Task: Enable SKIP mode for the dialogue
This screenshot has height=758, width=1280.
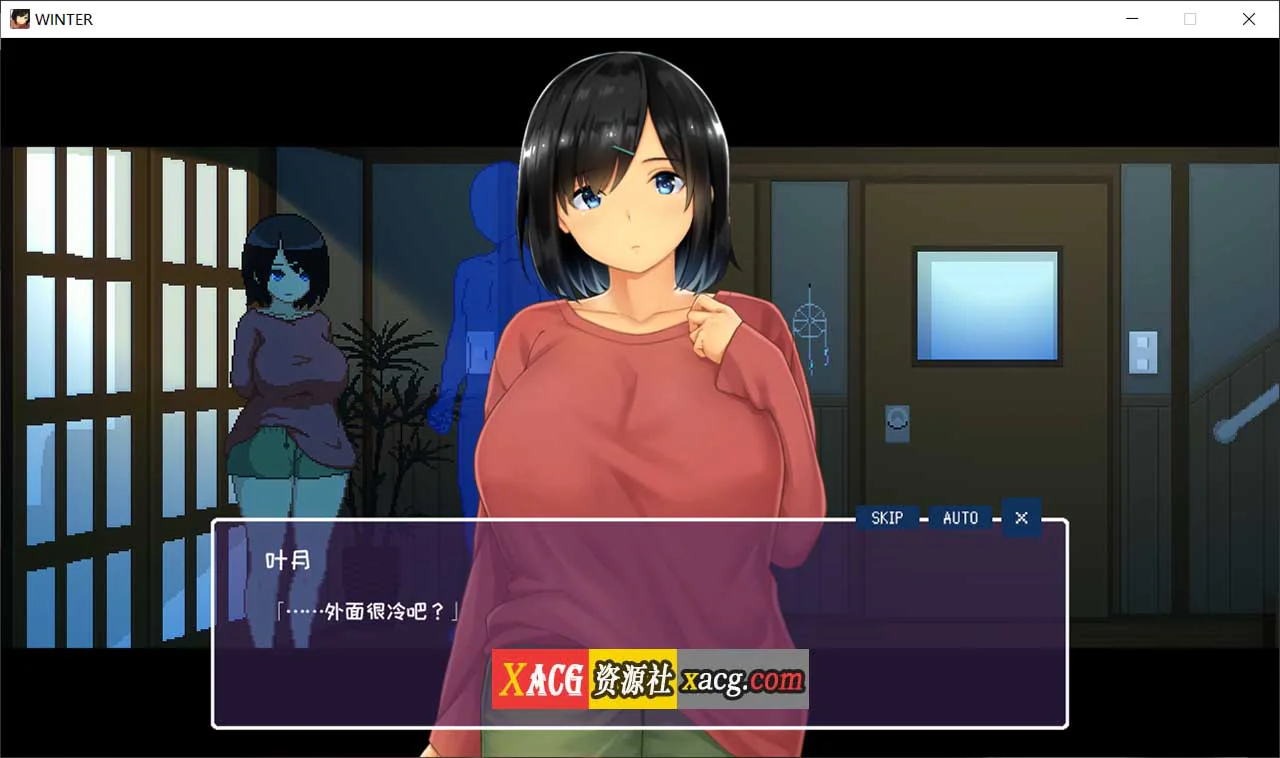Action: click(x=886, y=518)
